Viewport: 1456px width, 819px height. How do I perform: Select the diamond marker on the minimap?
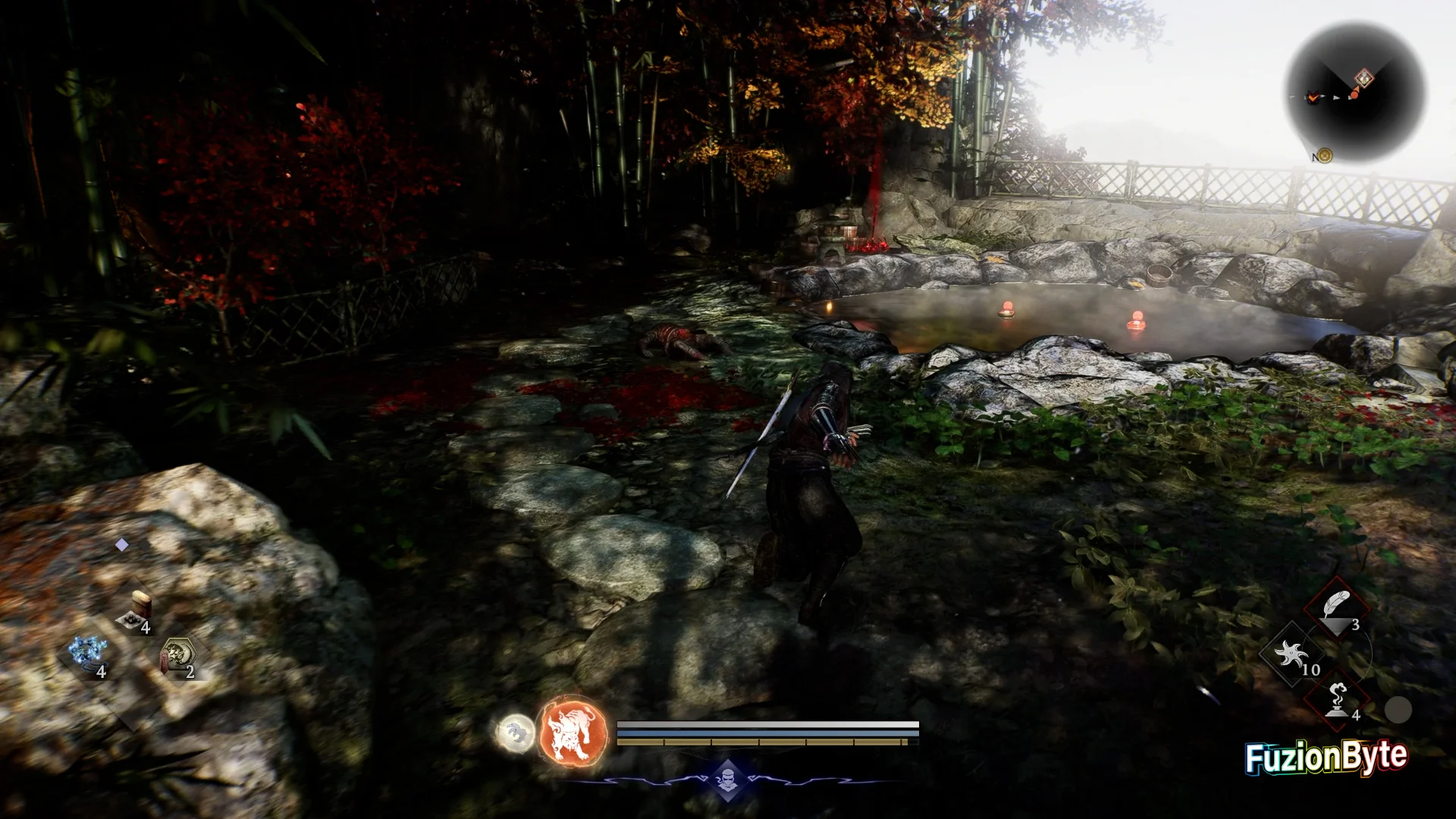(1364, 77)
